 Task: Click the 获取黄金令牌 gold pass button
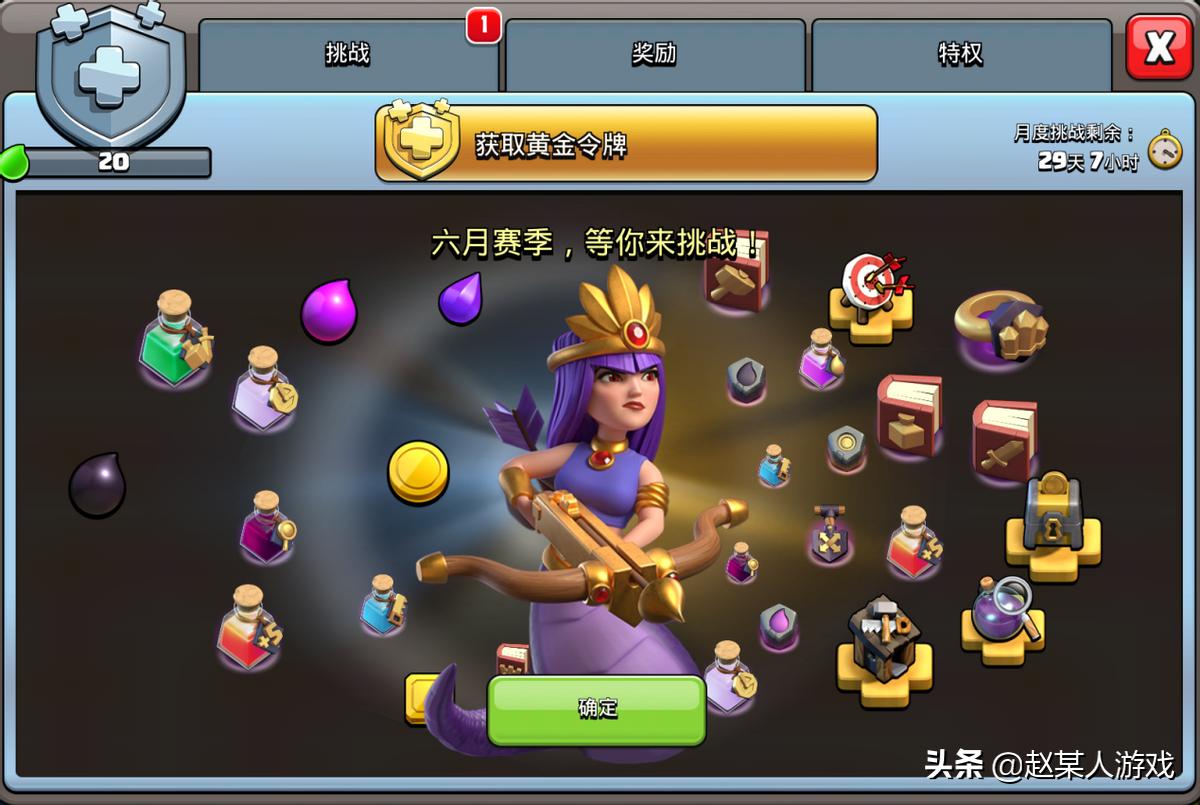tap(626, 144)
